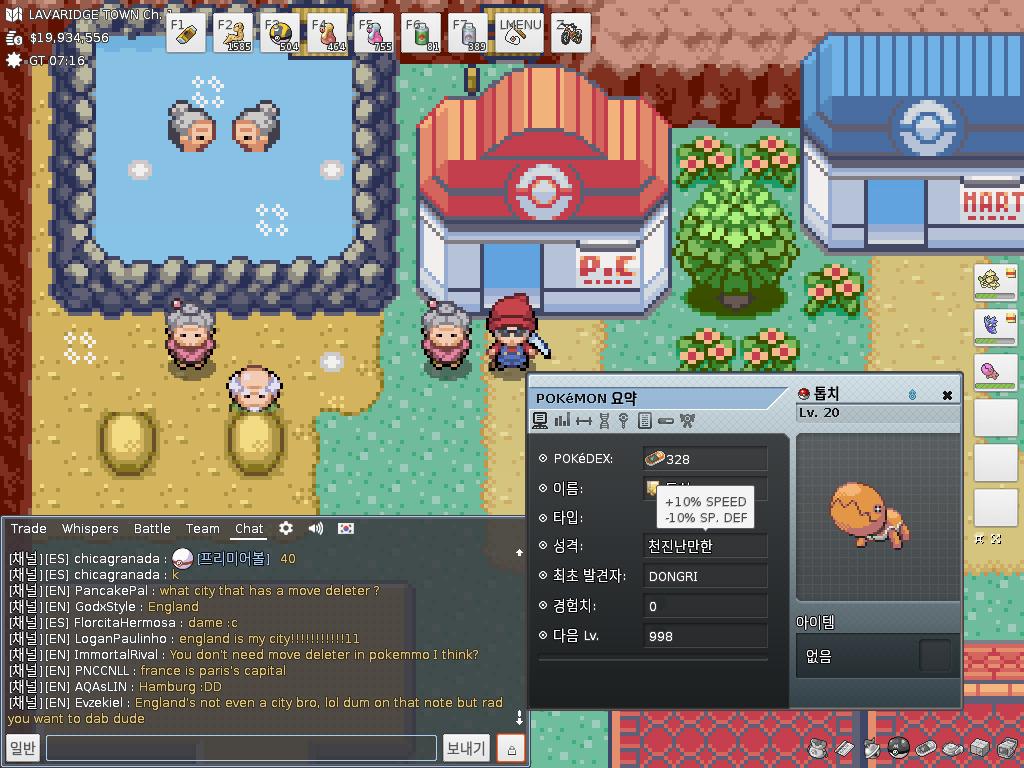The image size is (1024, 768).
Task: Change chat channel with 일반 button
Action: (x=22, y=748)
